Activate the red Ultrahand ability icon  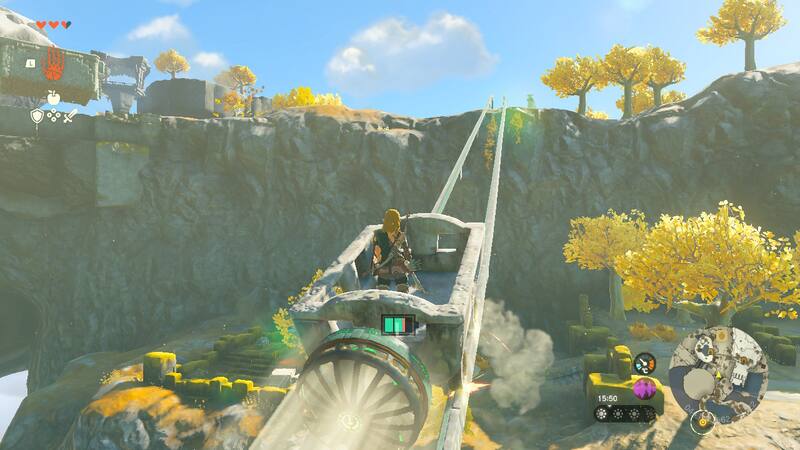pyautogui.click(x=54, y=64)
